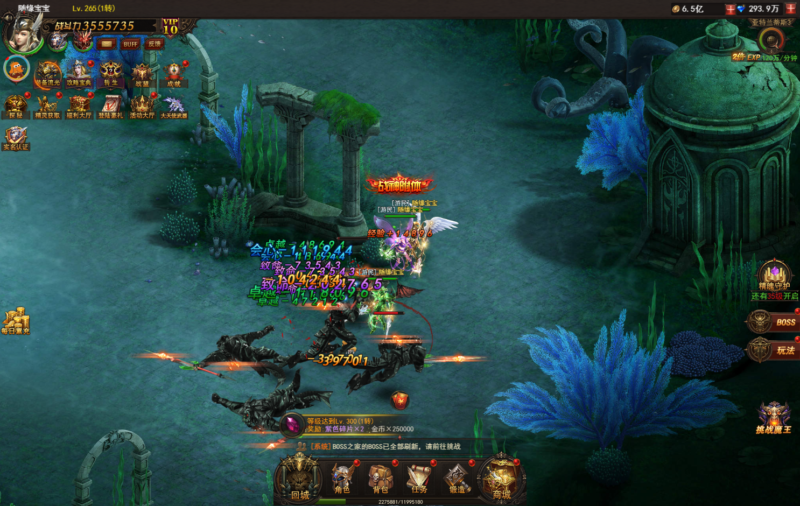
Task: Use the 回城 return-to-town button
Action: [299, 478]
